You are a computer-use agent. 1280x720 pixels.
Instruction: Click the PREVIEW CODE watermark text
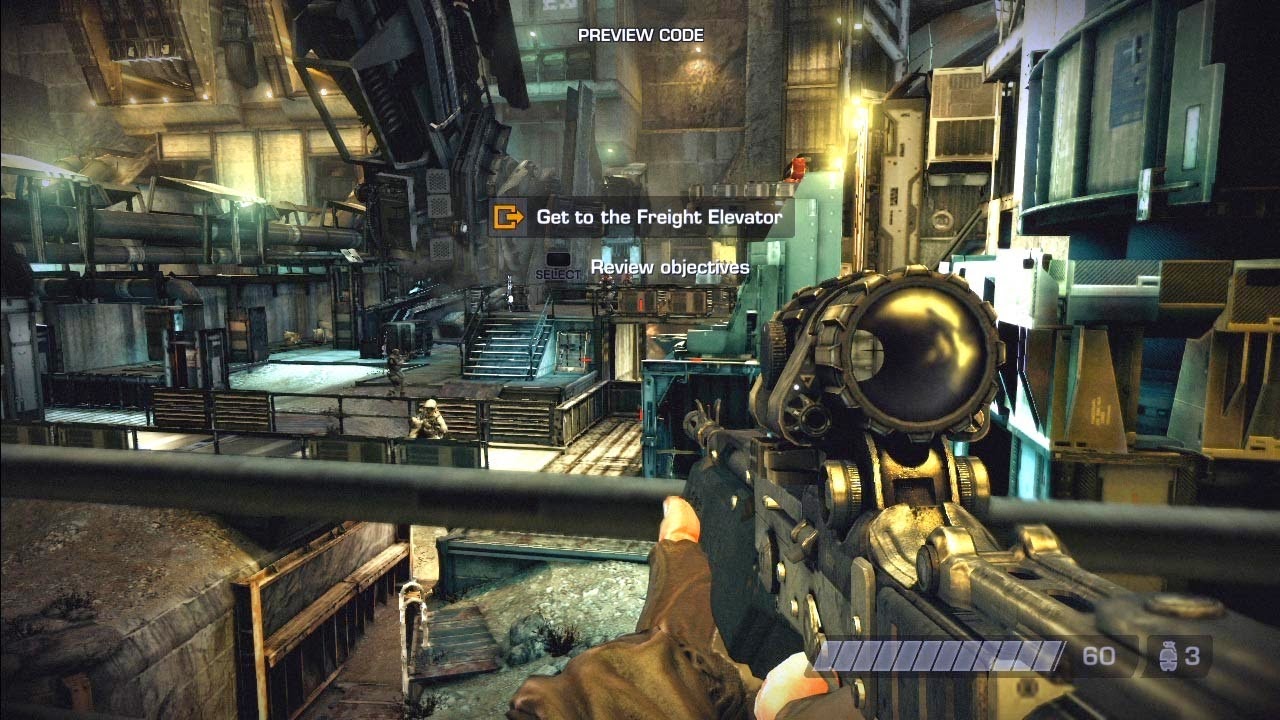(x=641, y=33)
